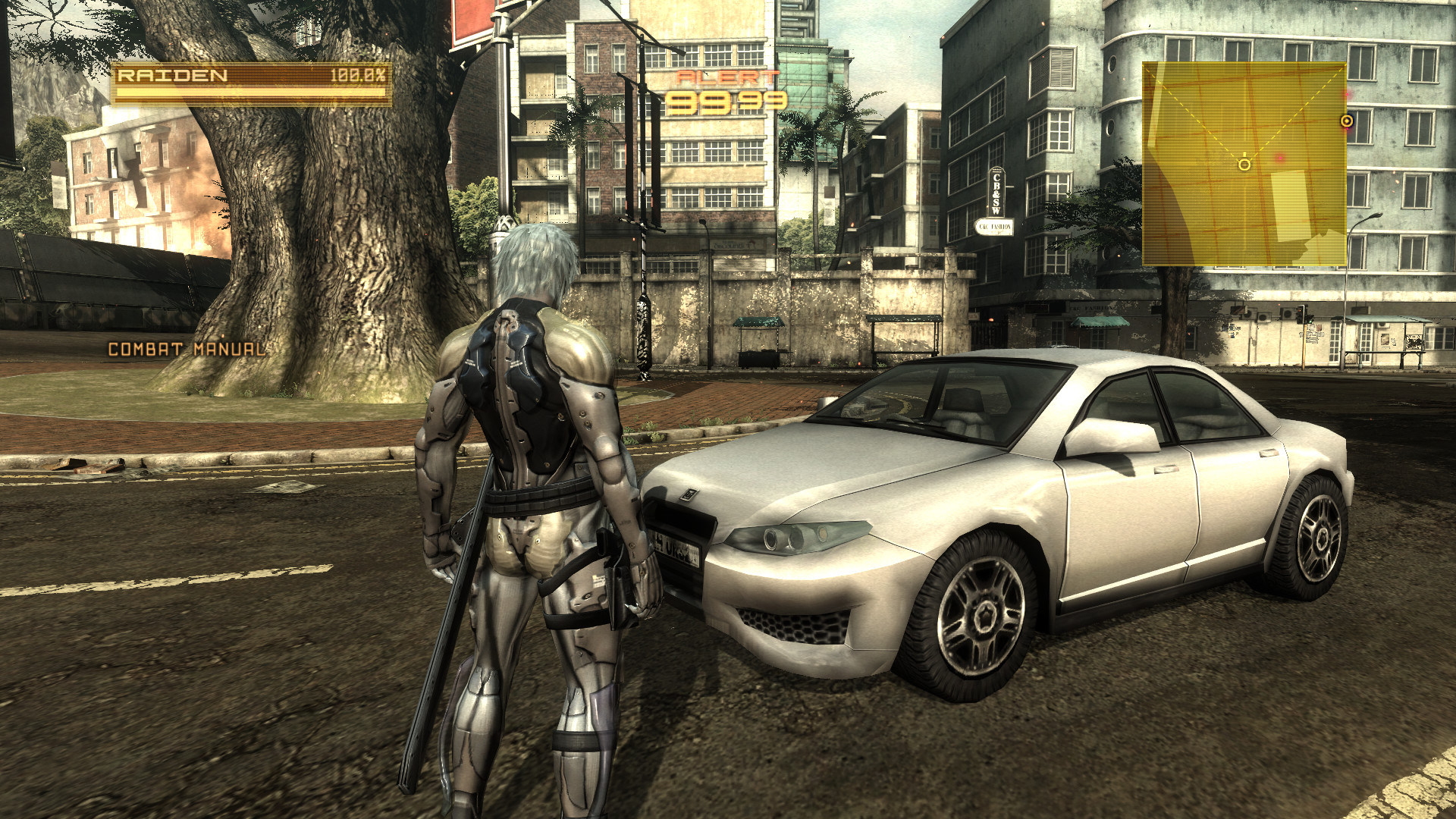Select the 100.0% health percentage readout
1456x819 pixels.
coord(358,76)
